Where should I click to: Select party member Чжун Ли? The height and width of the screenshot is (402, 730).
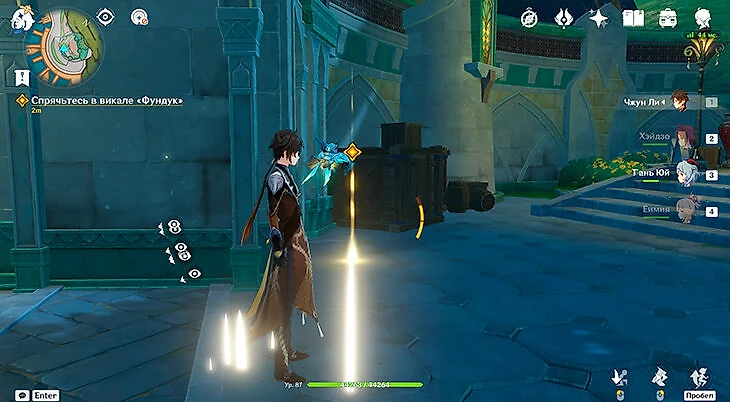point(680,101)
